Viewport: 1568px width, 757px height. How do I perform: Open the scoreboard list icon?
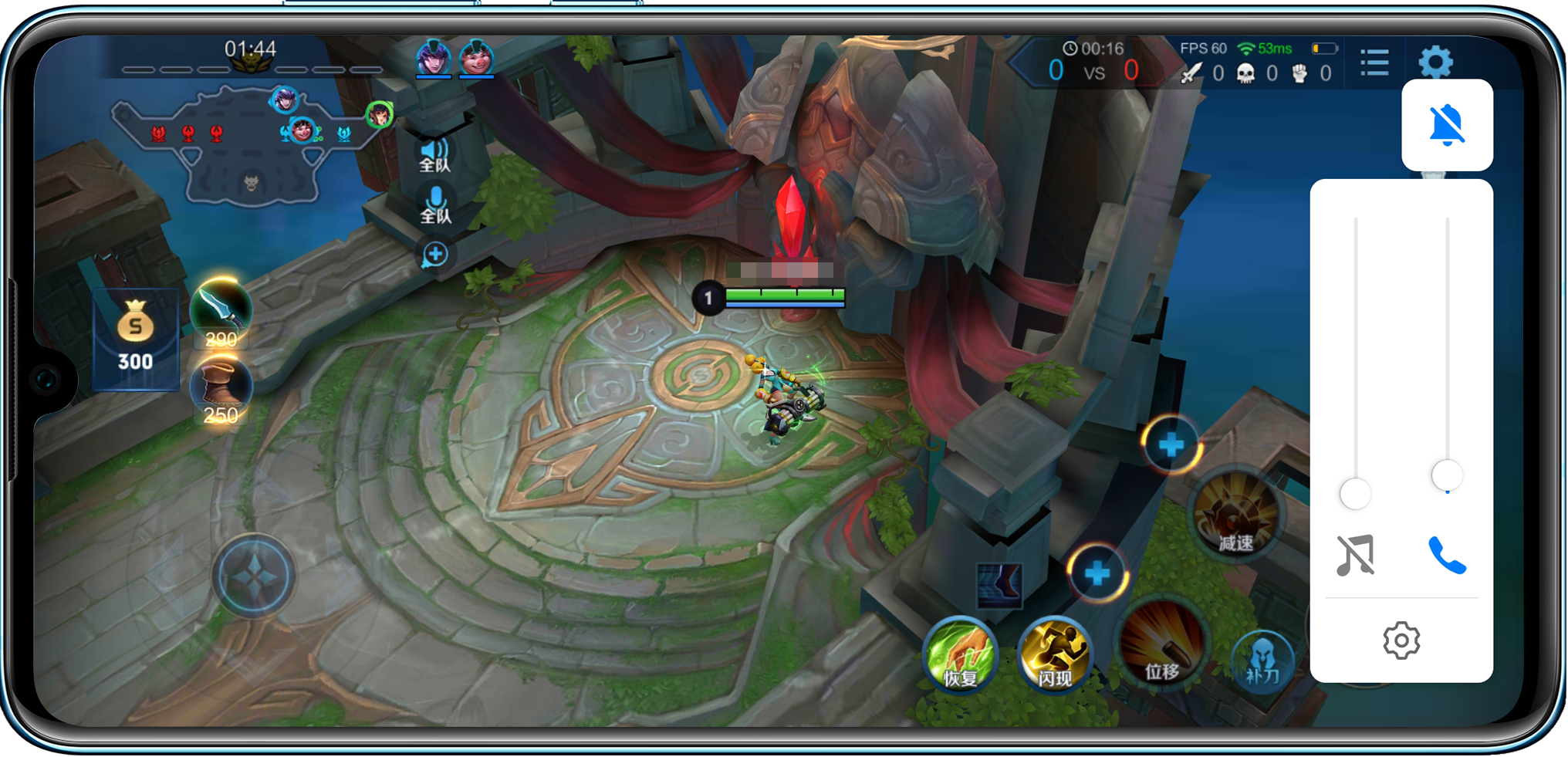[1374, 63]
